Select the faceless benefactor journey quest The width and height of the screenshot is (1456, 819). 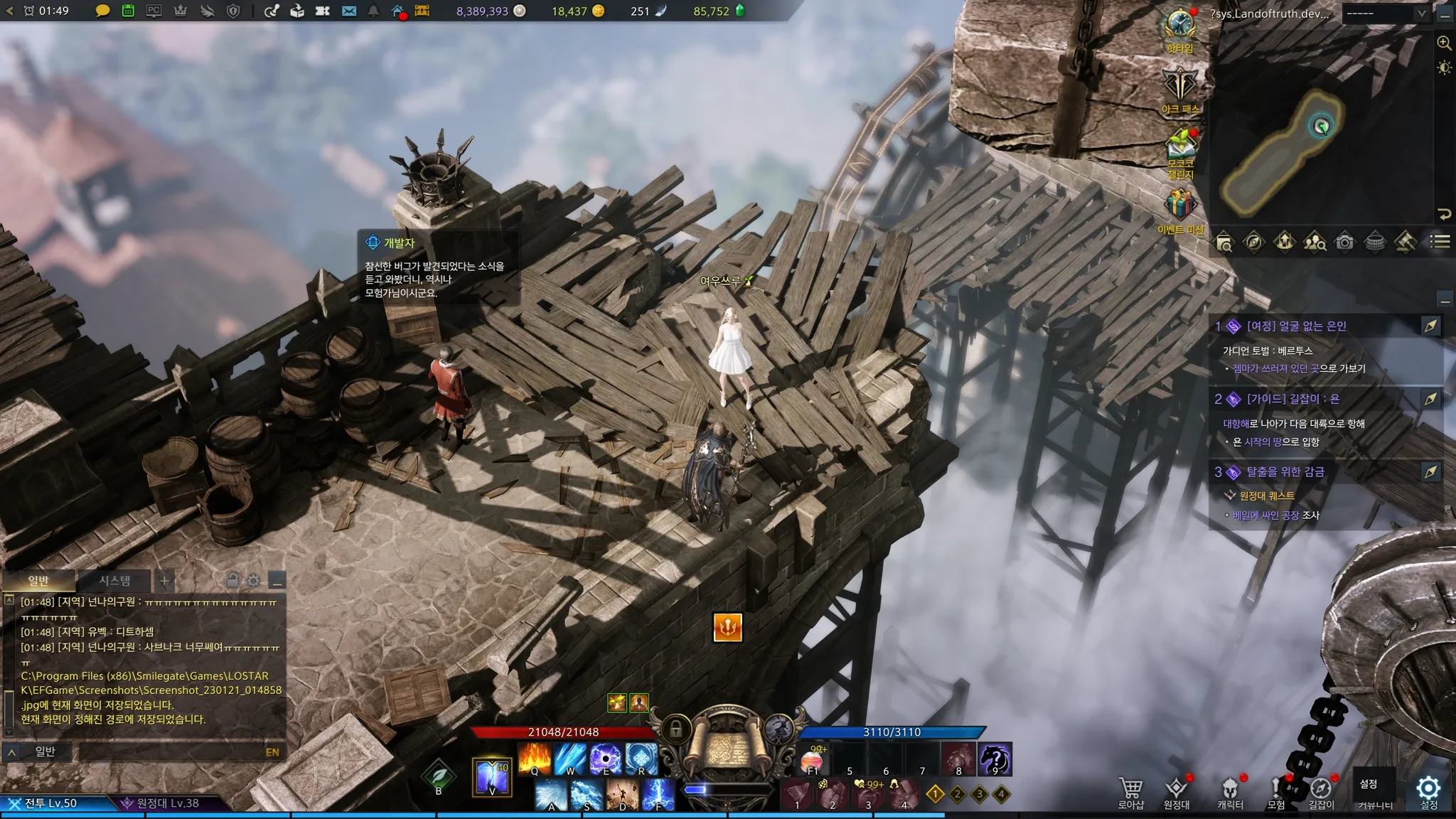tap(1297, 326)
